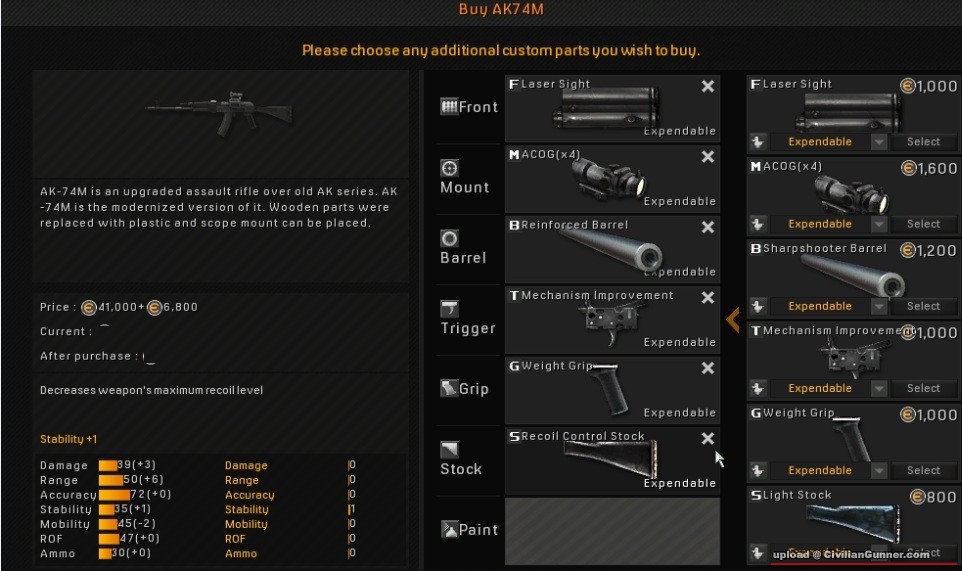
Task: Remove the Recoil Control Stock
Action: point(708,438)
